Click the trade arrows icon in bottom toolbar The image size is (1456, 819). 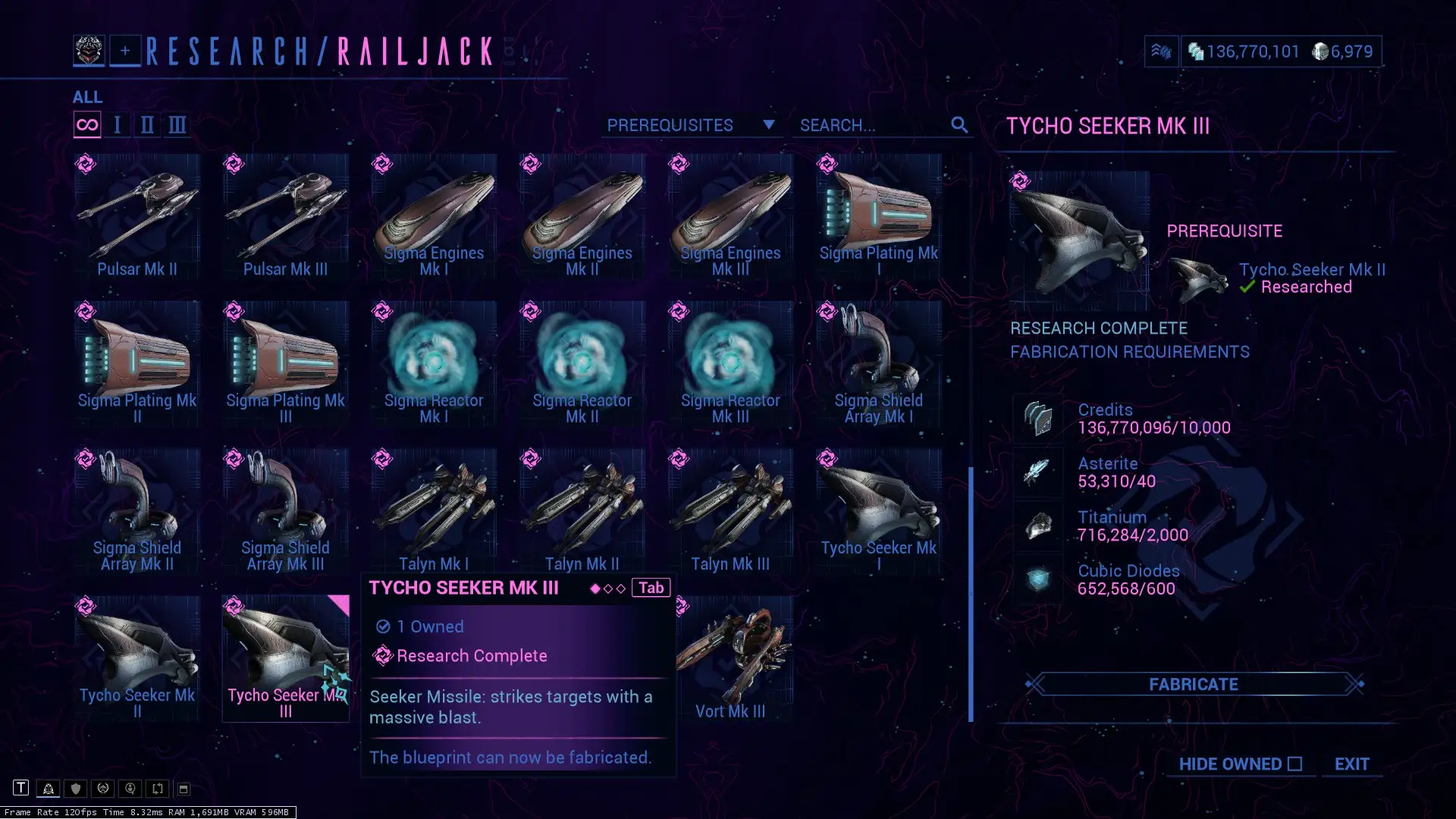coord(157,789)
